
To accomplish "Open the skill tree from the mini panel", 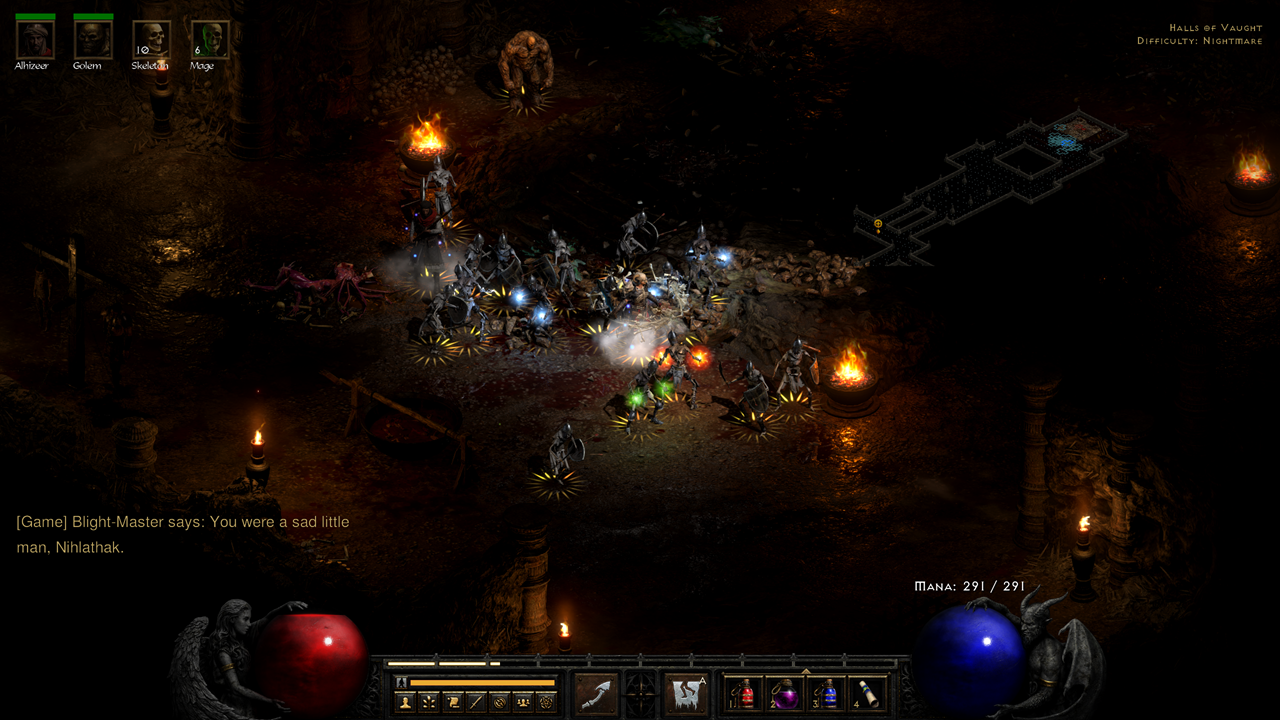I will click(x=430, y=702).
